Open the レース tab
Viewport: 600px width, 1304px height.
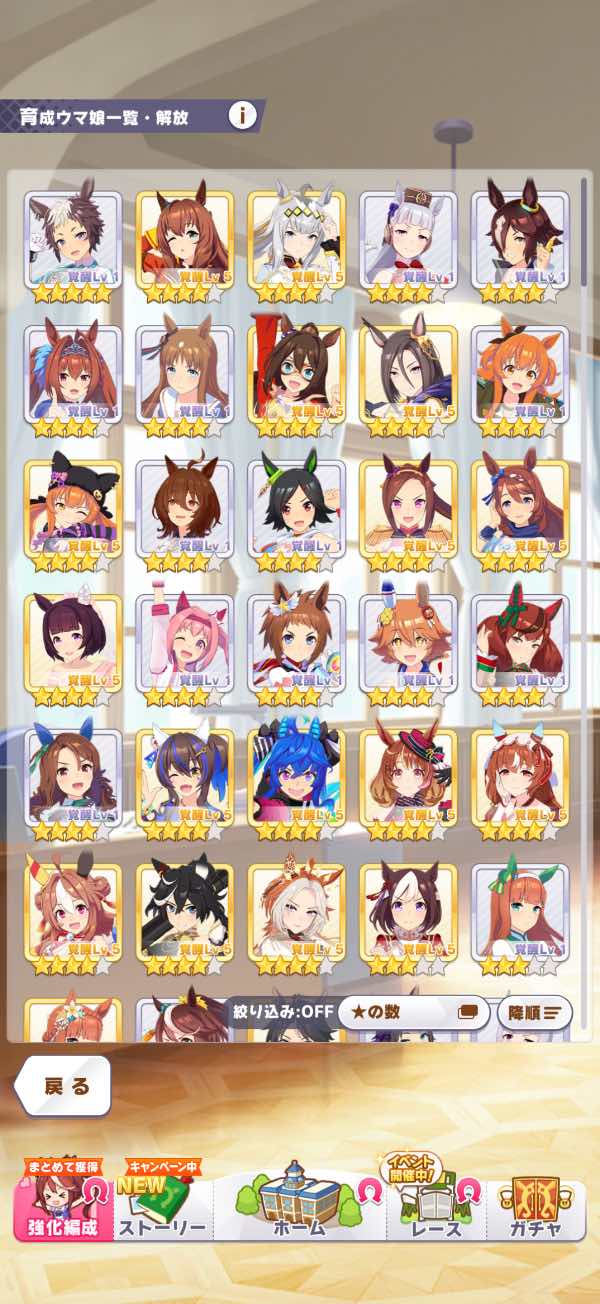pos(437,1208)
